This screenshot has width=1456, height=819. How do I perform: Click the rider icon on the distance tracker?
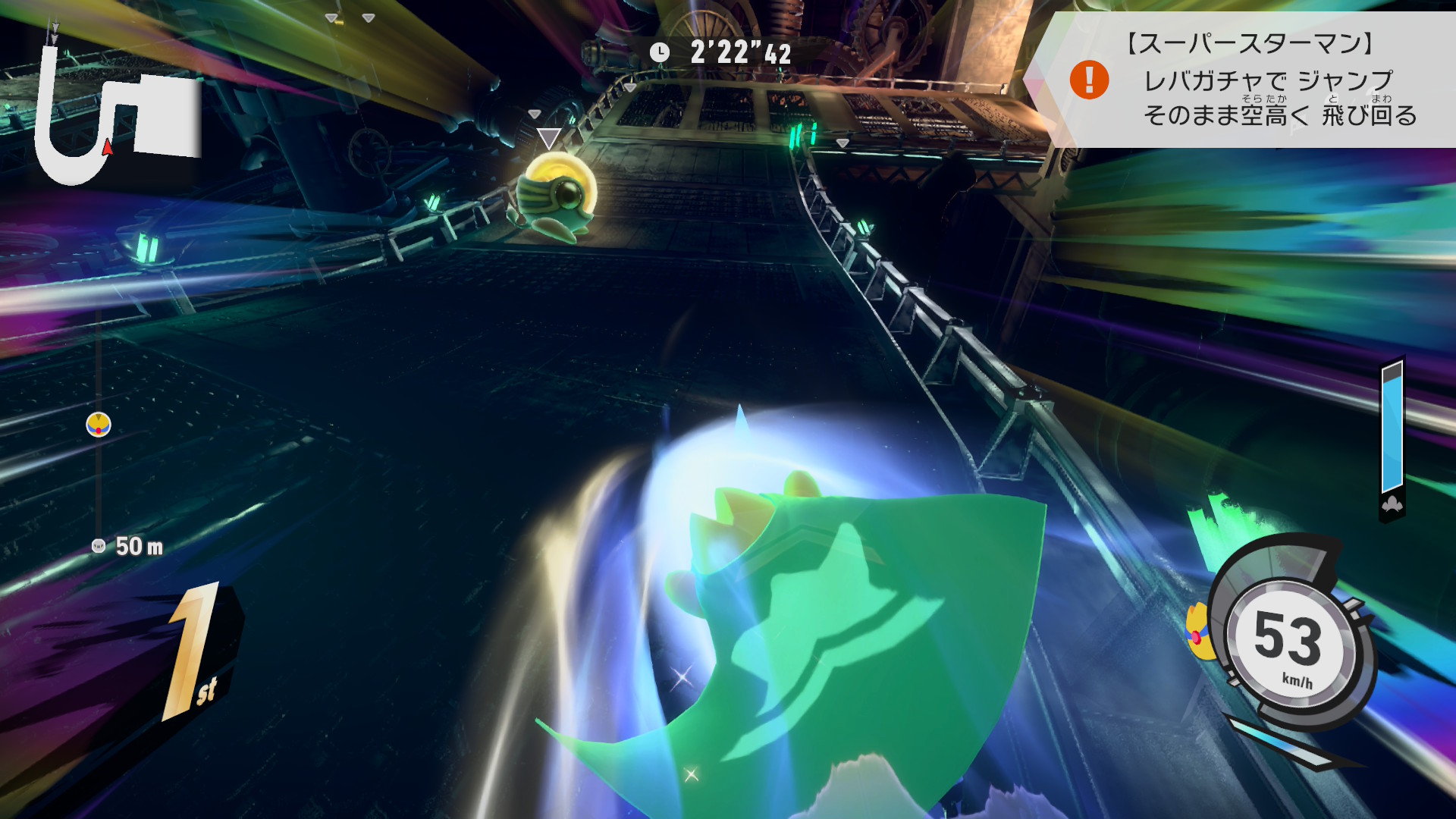tap(99, 425)
